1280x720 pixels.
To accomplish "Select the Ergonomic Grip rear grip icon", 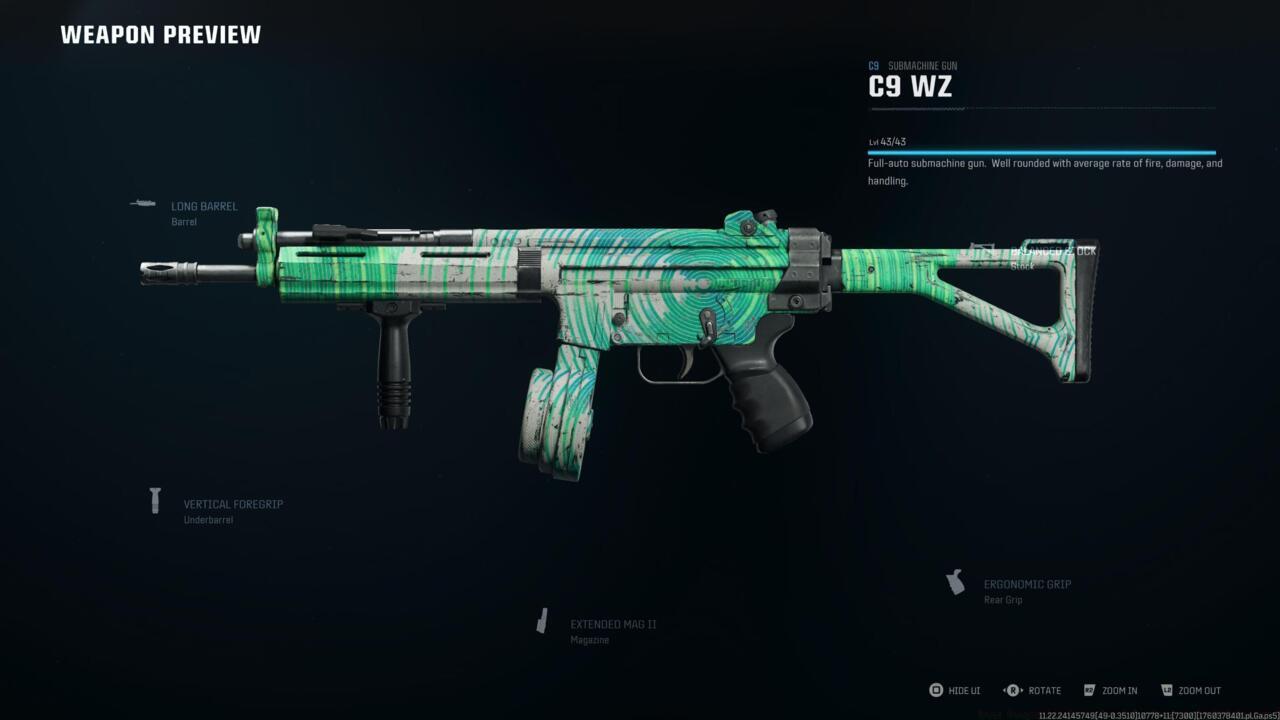I will pos(955,580).
